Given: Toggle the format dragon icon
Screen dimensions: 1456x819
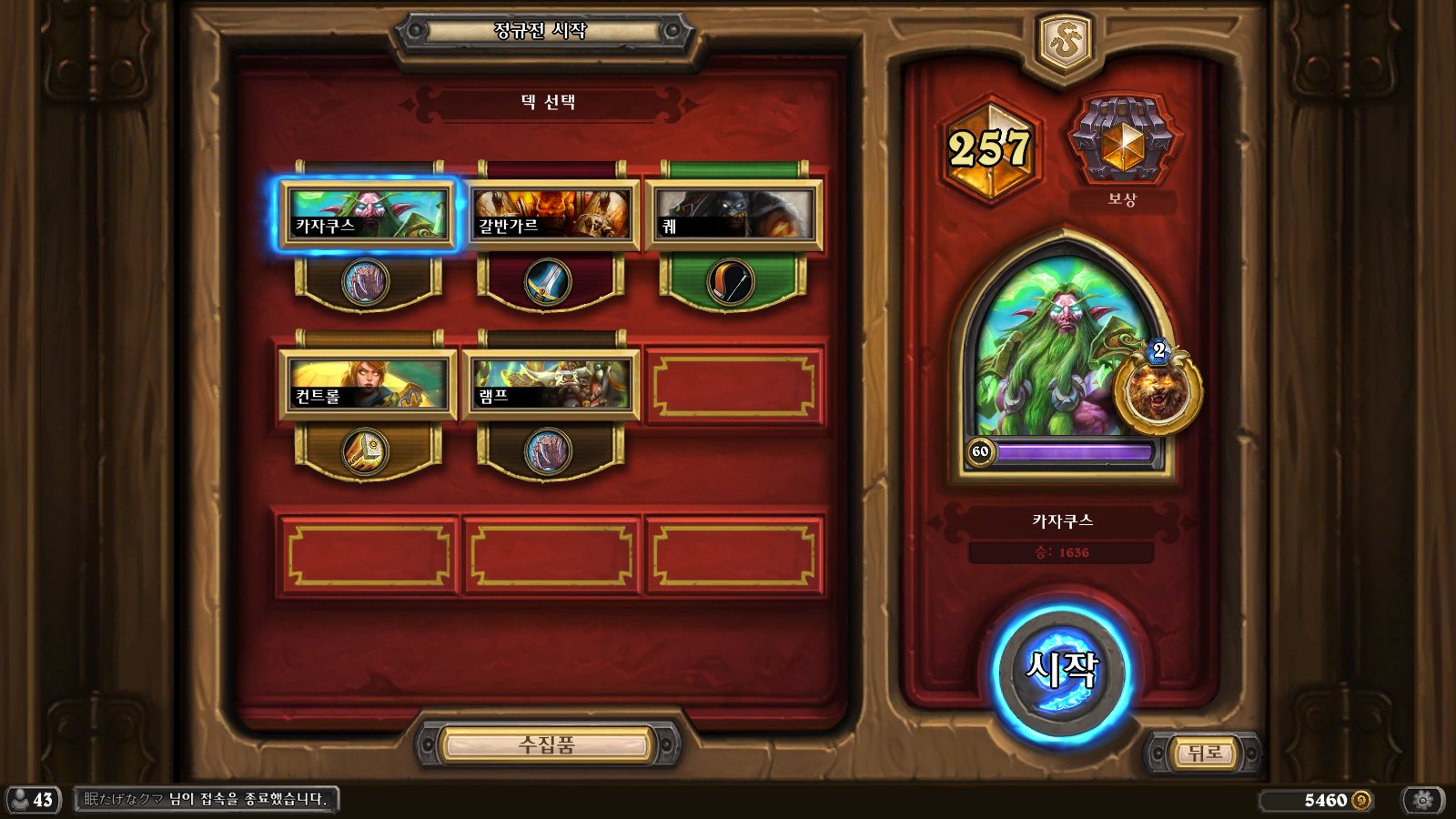Looking at the screenshot, I should (1064, 43).
